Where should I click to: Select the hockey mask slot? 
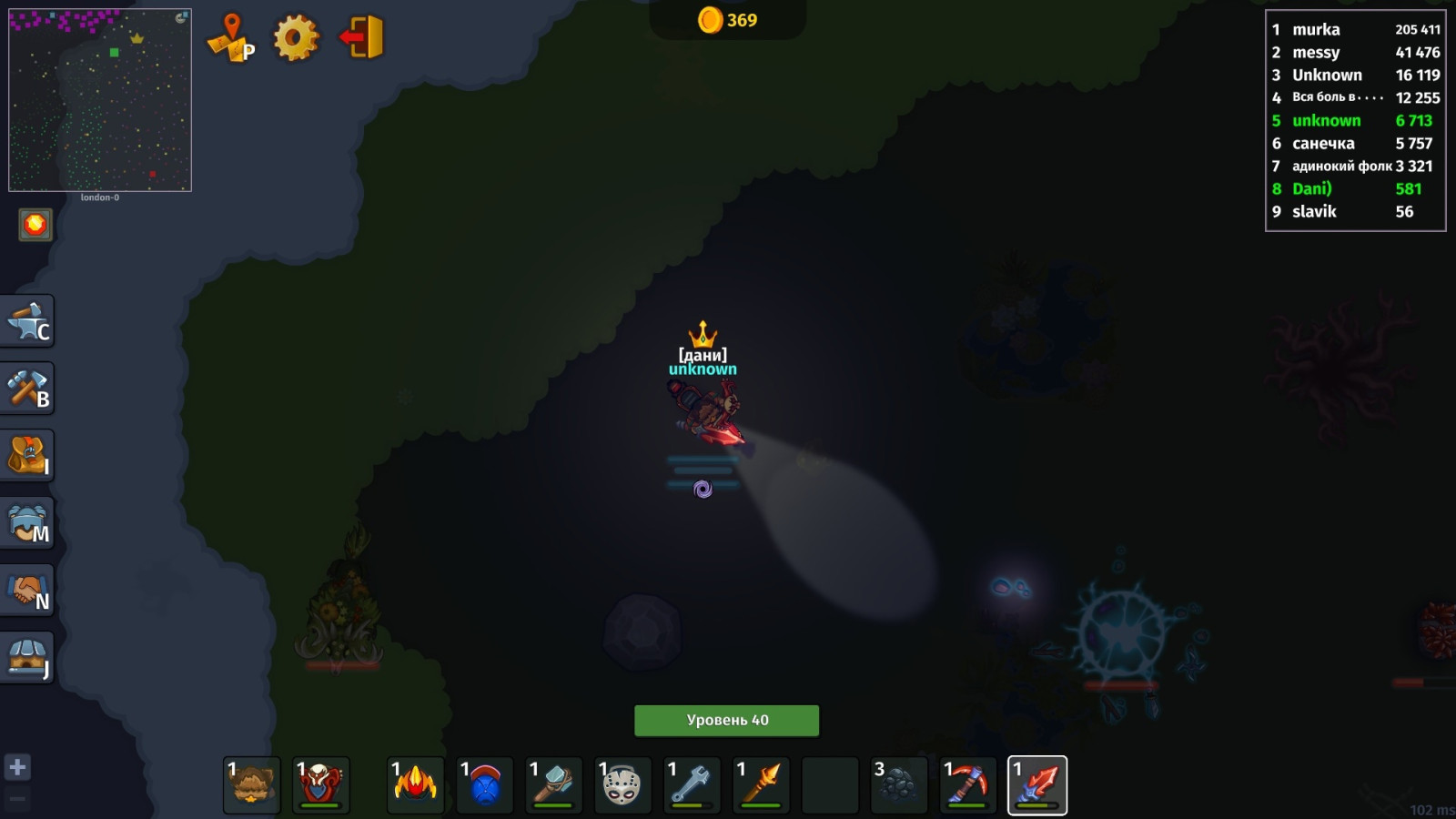622,784
